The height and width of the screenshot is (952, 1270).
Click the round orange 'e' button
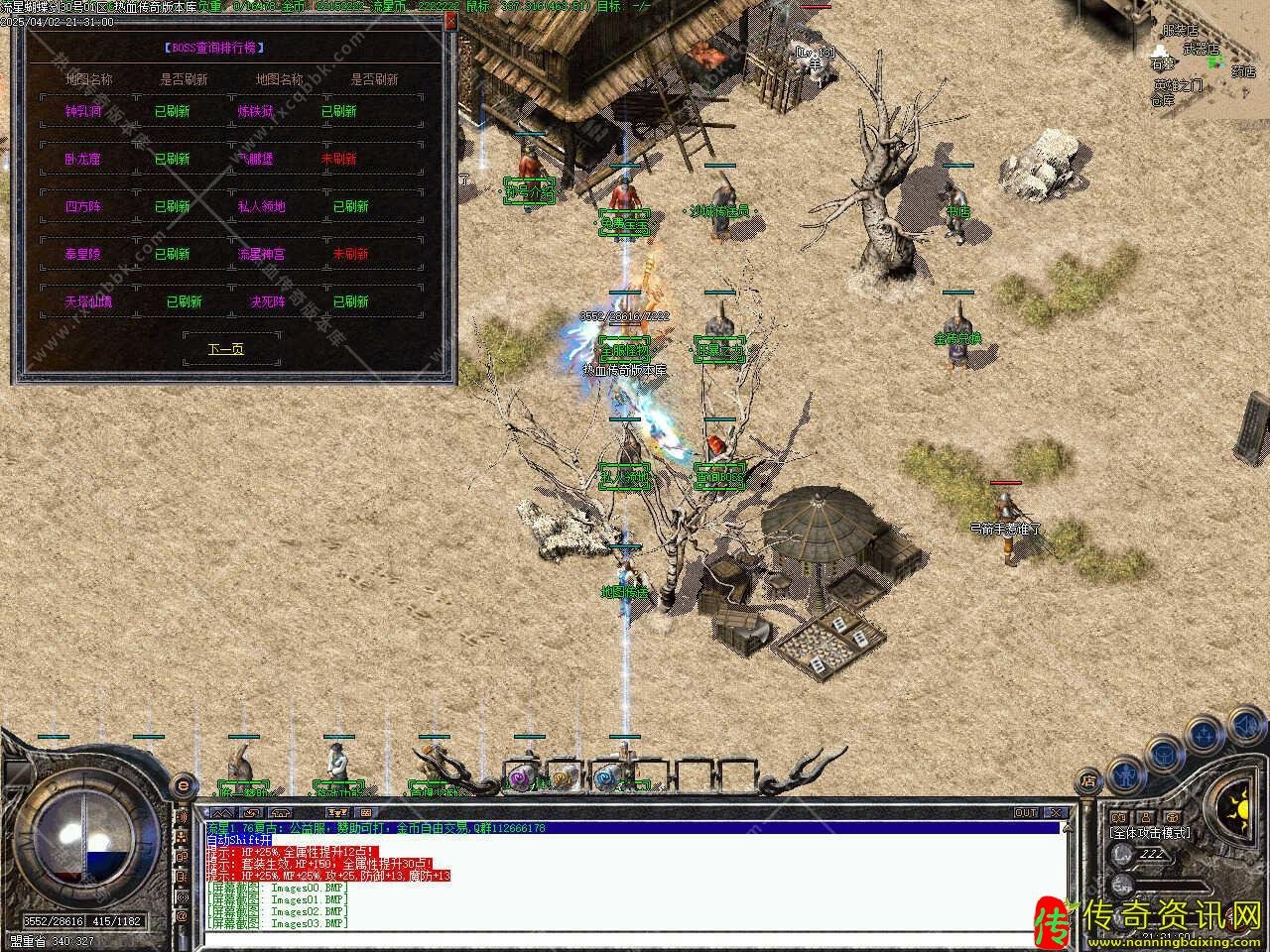coord(182,786)
